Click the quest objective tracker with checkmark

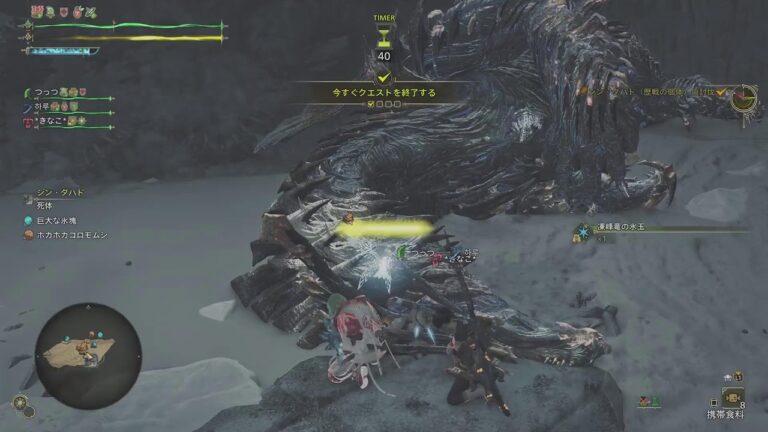coord(655,92)
